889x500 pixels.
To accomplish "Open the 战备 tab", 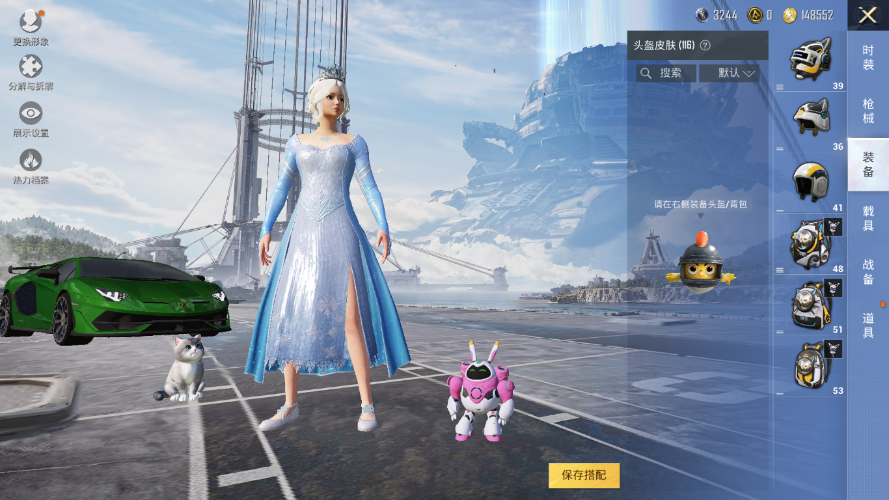I will coord(867,272).
